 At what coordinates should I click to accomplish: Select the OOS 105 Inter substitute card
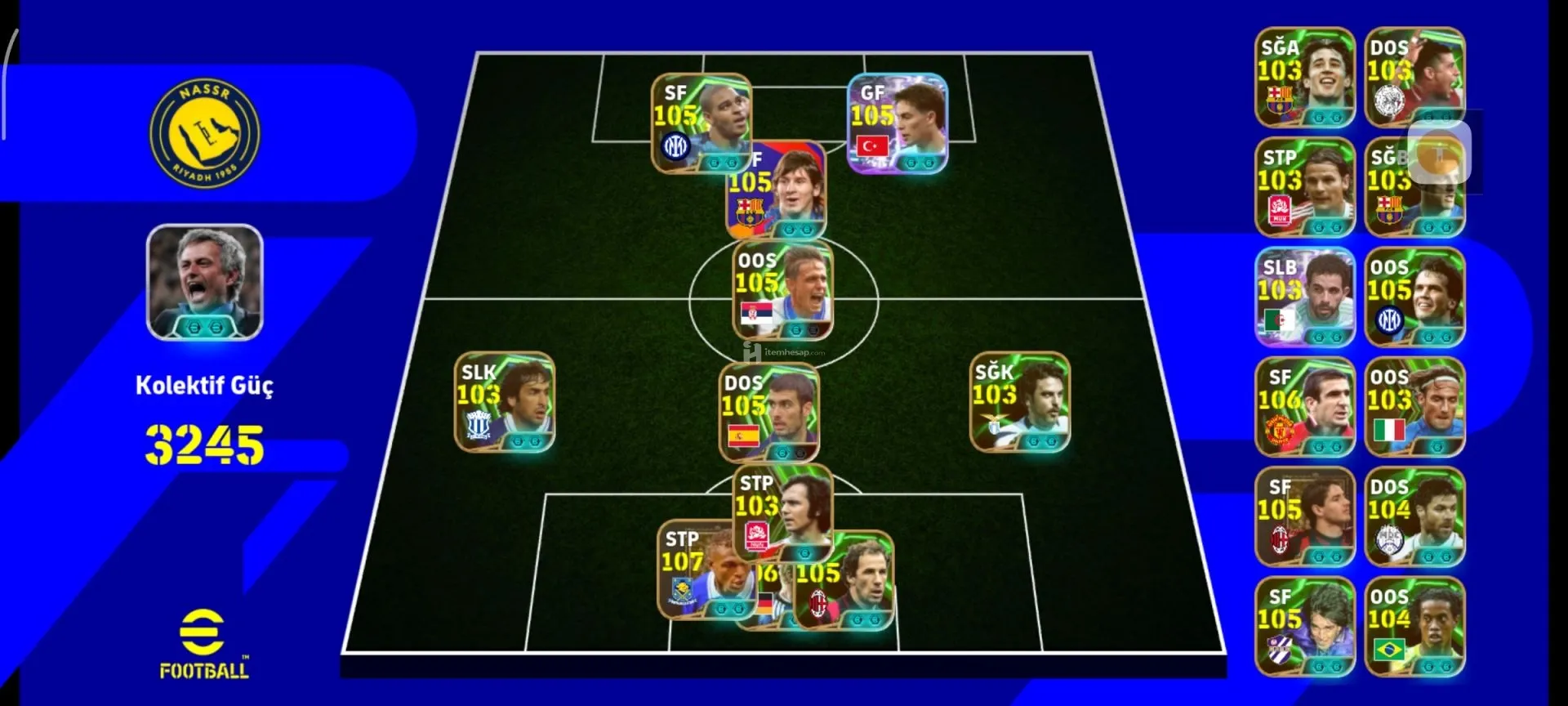click(1414, 297)
